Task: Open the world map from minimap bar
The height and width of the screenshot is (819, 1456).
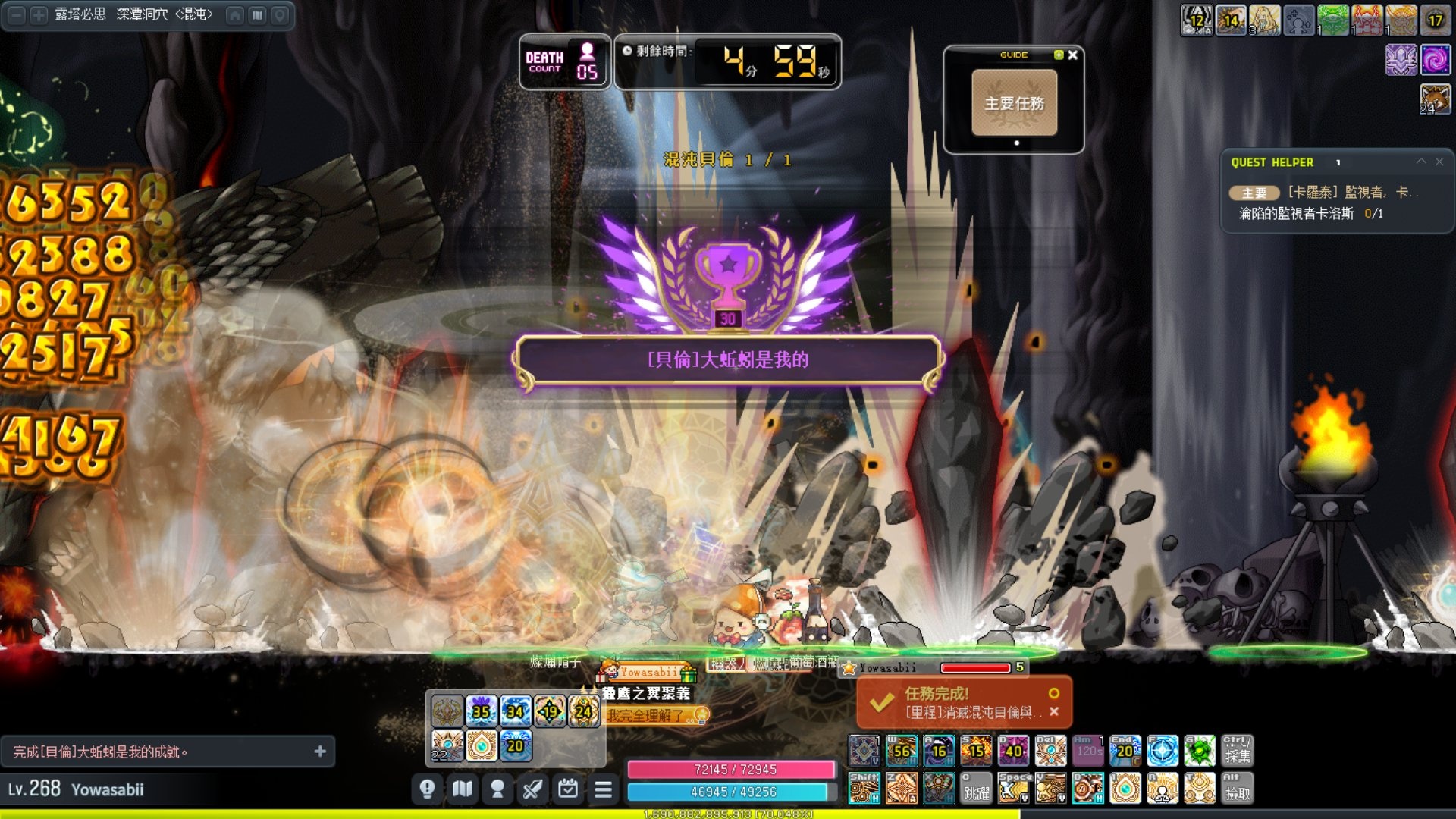Action: click(258, 15)
